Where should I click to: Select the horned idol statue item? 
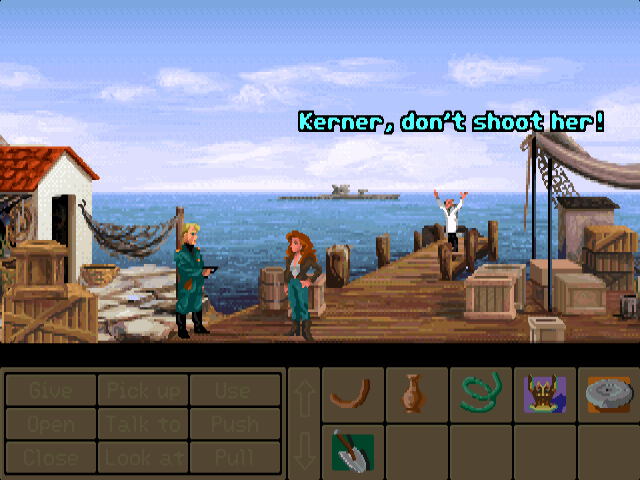pos(544,394)
